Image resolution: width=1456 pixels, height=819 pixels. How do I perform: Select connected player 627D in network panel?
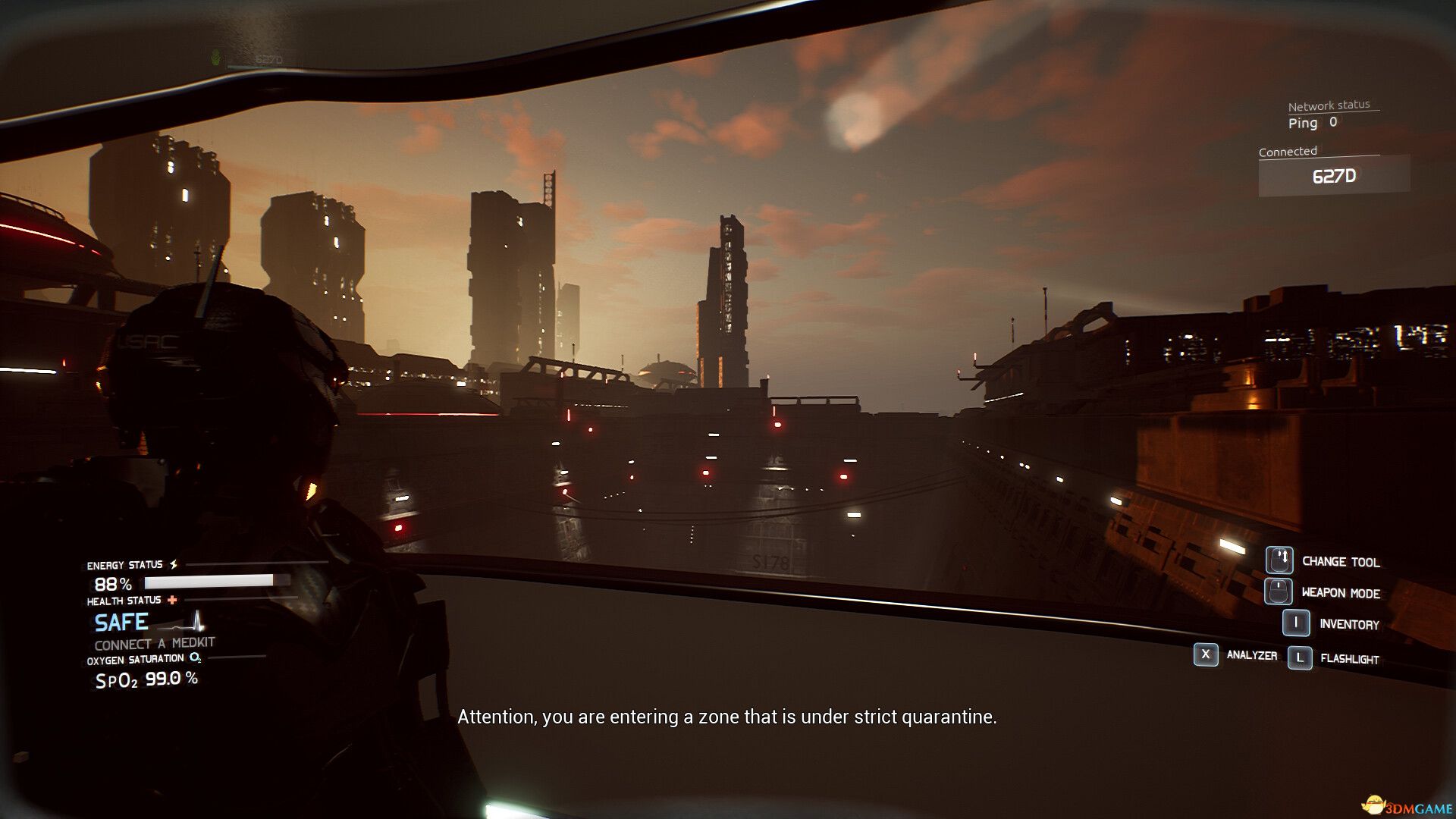tap(1334, 177)
